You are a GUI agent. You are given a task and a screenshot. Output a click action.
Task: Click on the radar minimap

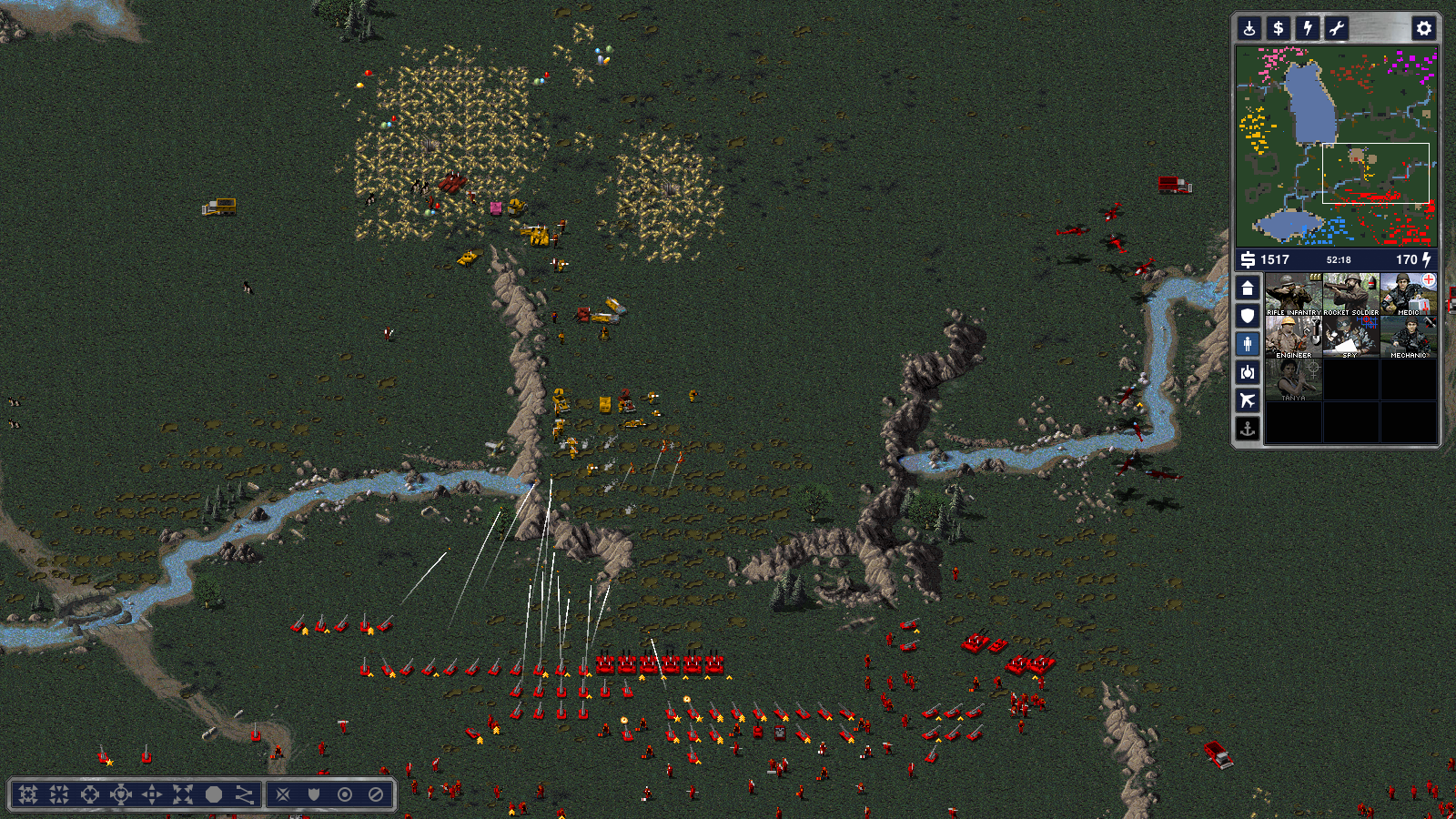(1336, 146)
